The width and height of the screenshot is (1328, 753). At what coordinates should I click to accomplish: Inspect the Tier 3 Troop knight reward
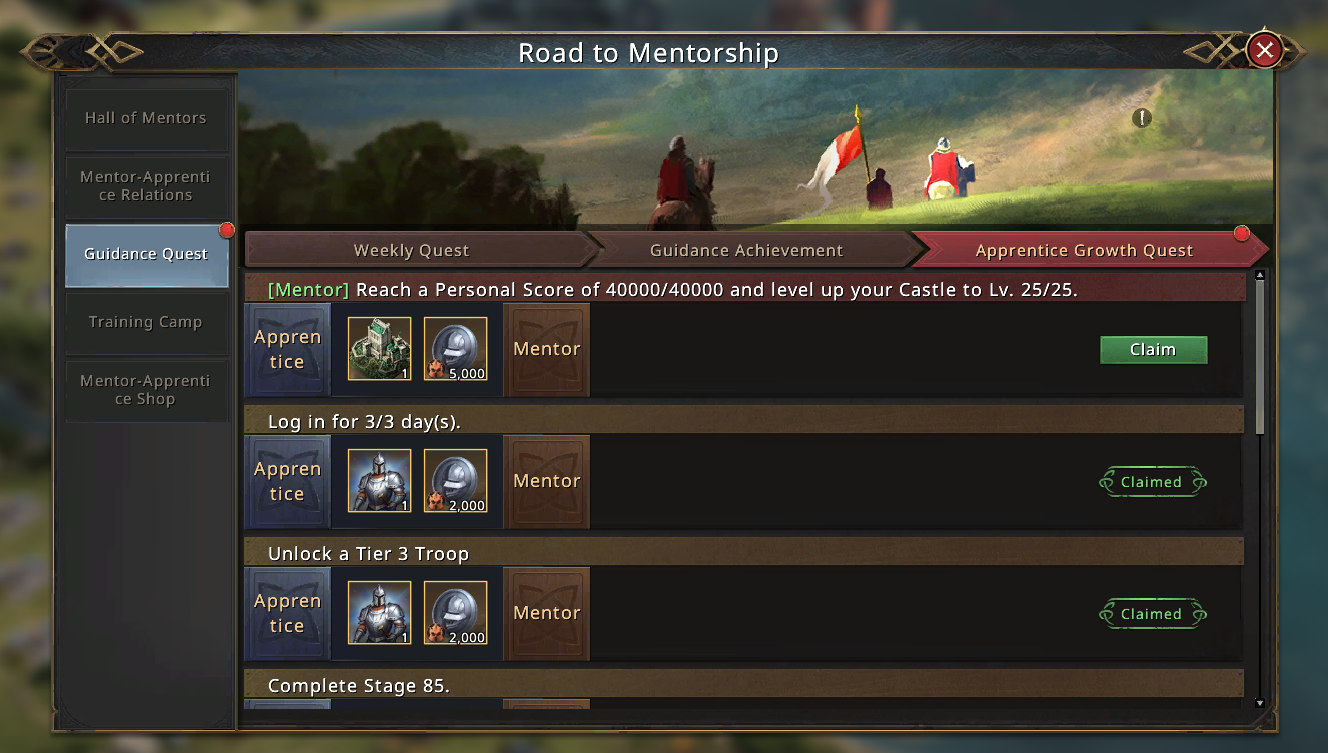tap(380, 613)
